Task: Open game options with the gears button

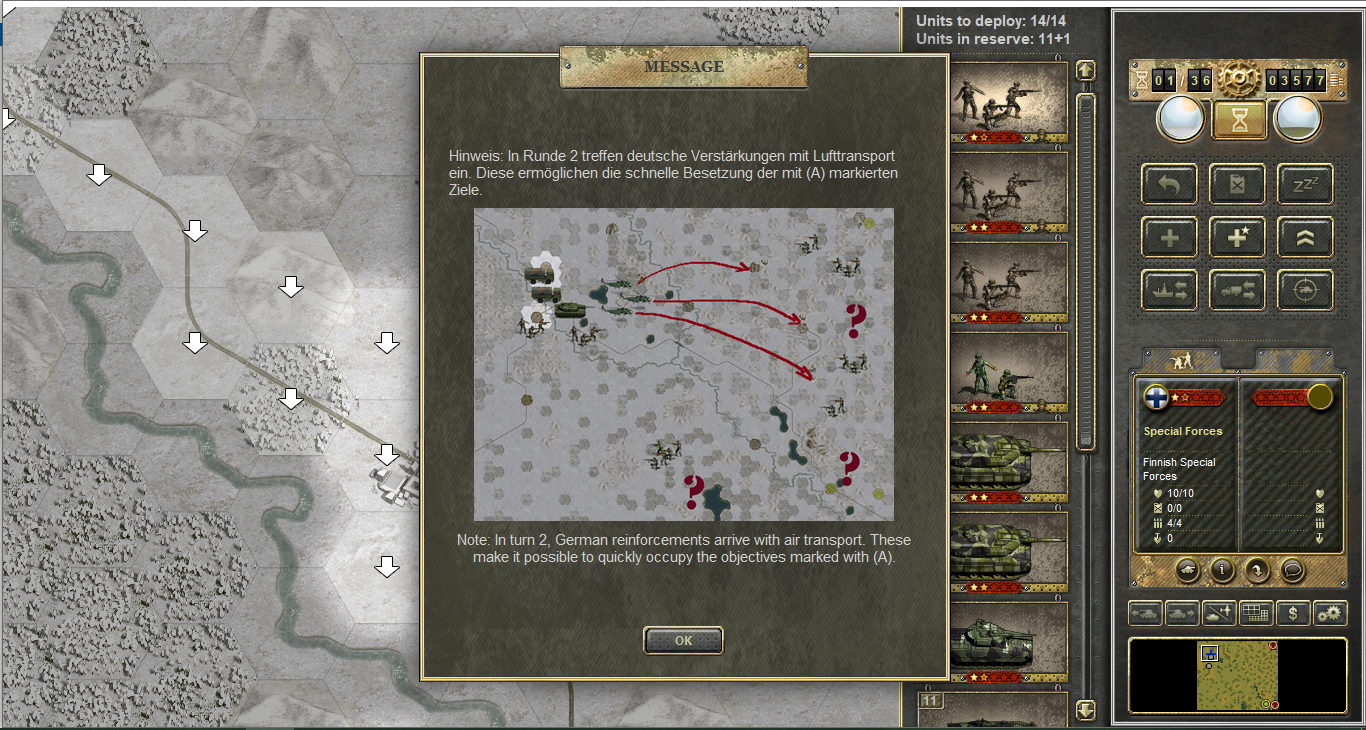Action: tap(1329, 613)
